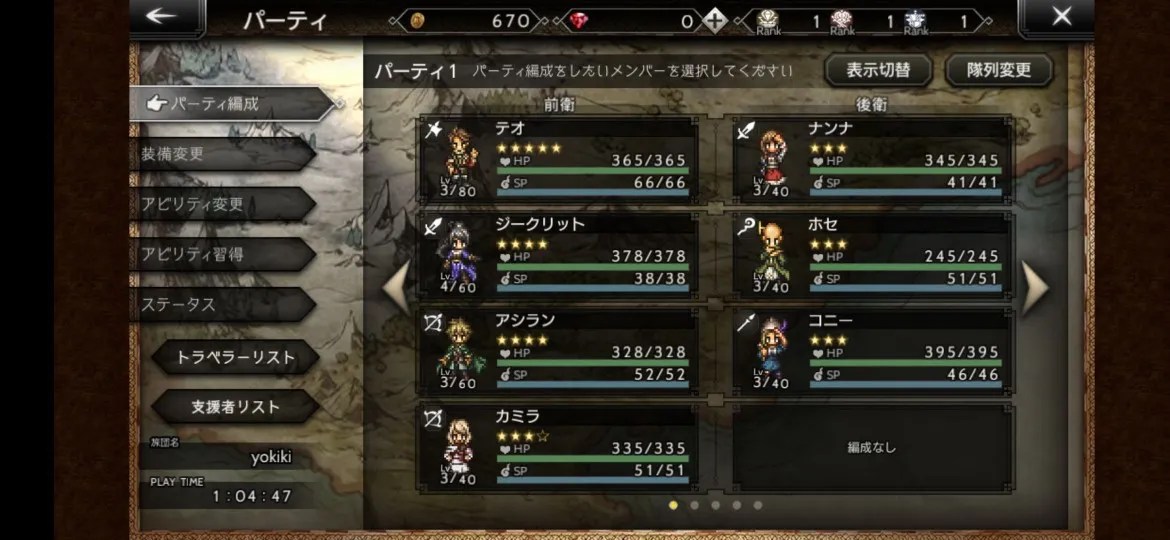Show next party with right arrow
This screenshot has width=1170, height=540.
click(x=1034, y=287)
